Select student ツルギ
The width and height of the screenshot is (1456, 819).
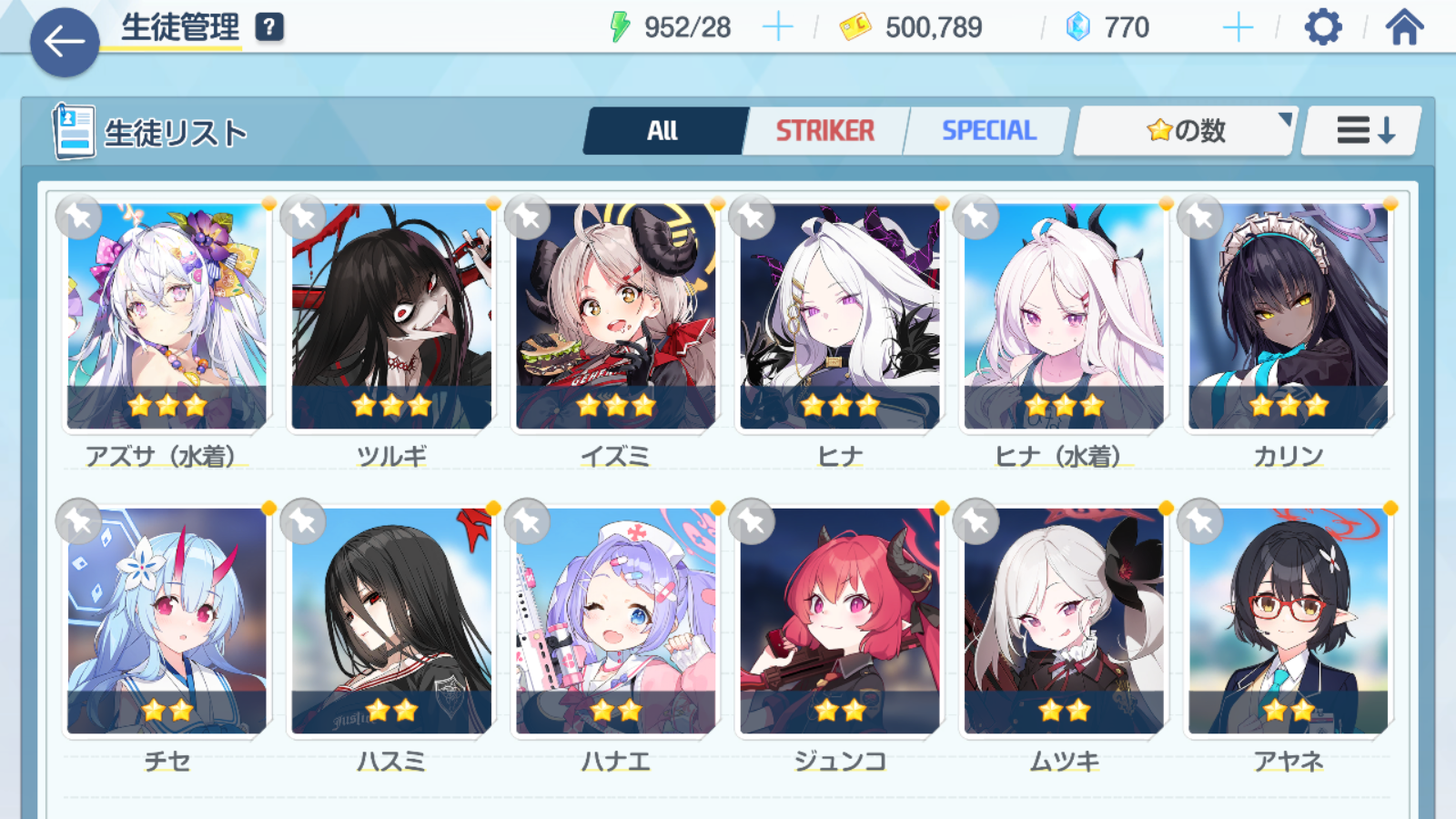(x=391, y=316)
